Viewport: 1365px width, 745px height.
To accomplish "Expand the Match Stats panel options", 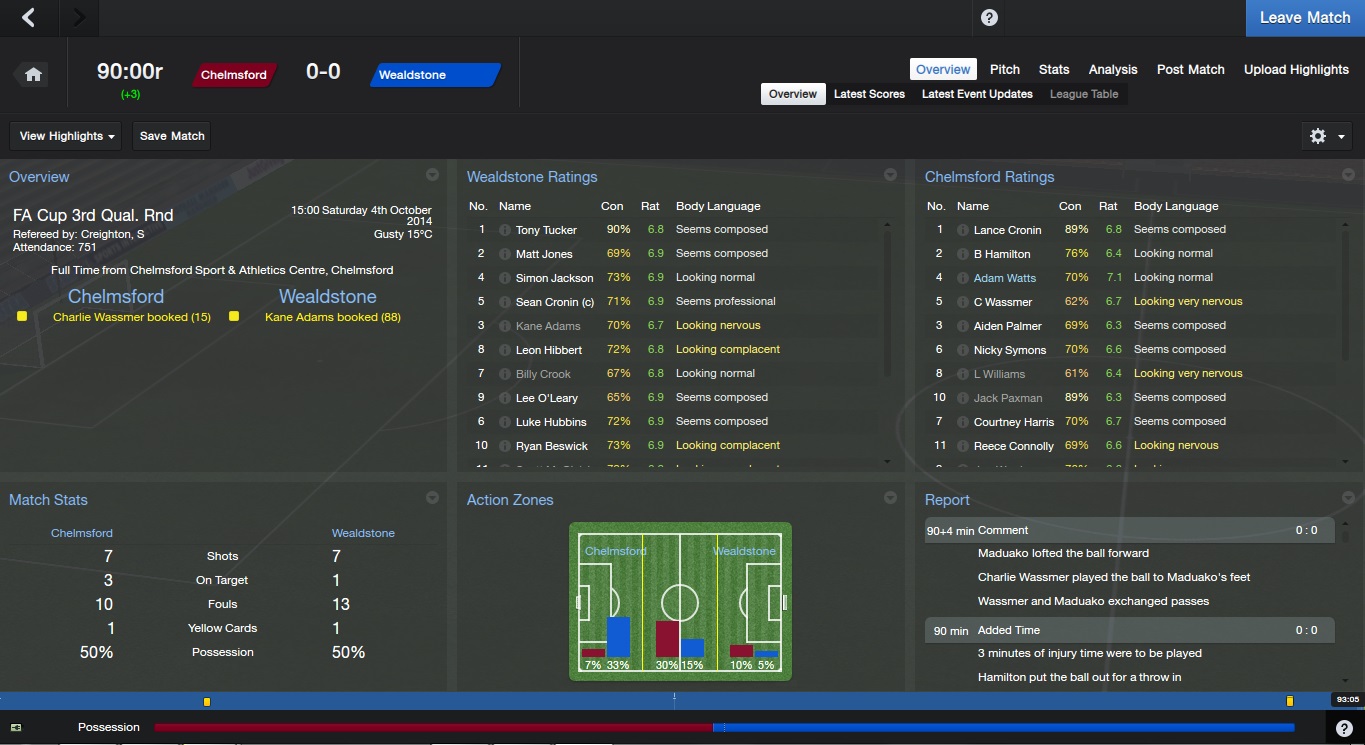I will (432, 497).
